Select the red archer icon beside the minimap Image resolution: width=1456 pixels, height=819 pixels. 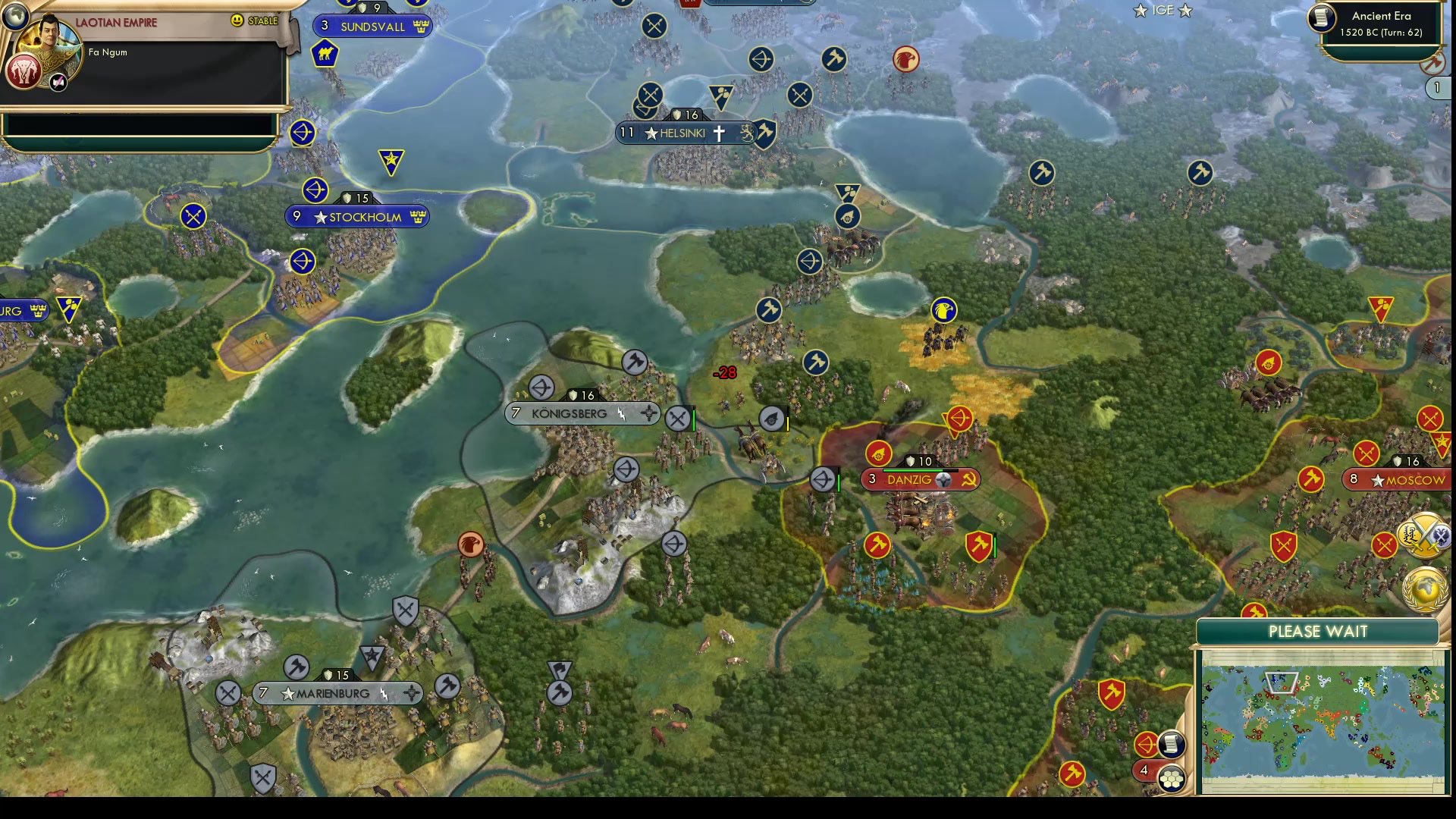pos(1147,745)
